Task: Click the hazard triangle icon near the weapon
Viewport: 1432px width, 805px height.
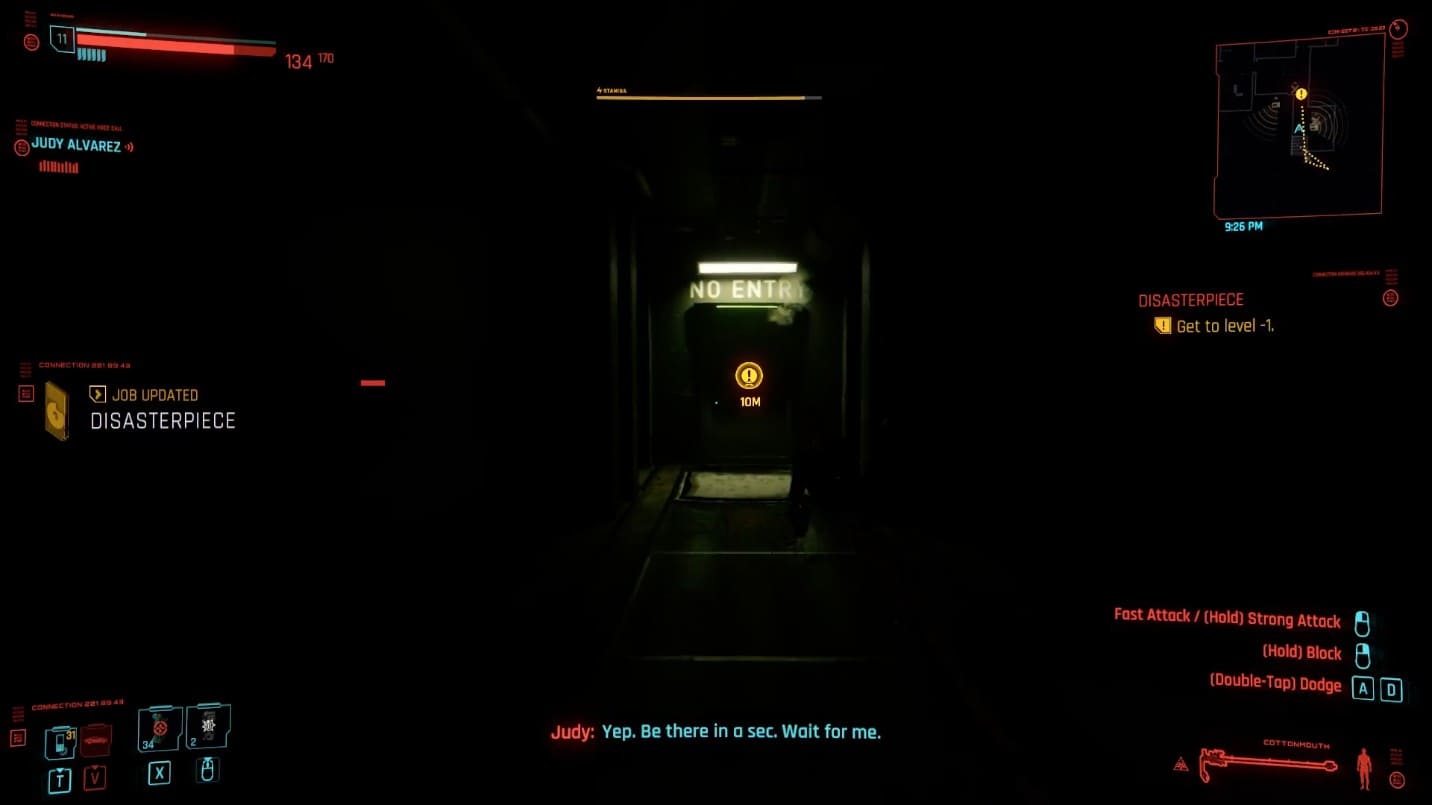Action: point(1182,763)
